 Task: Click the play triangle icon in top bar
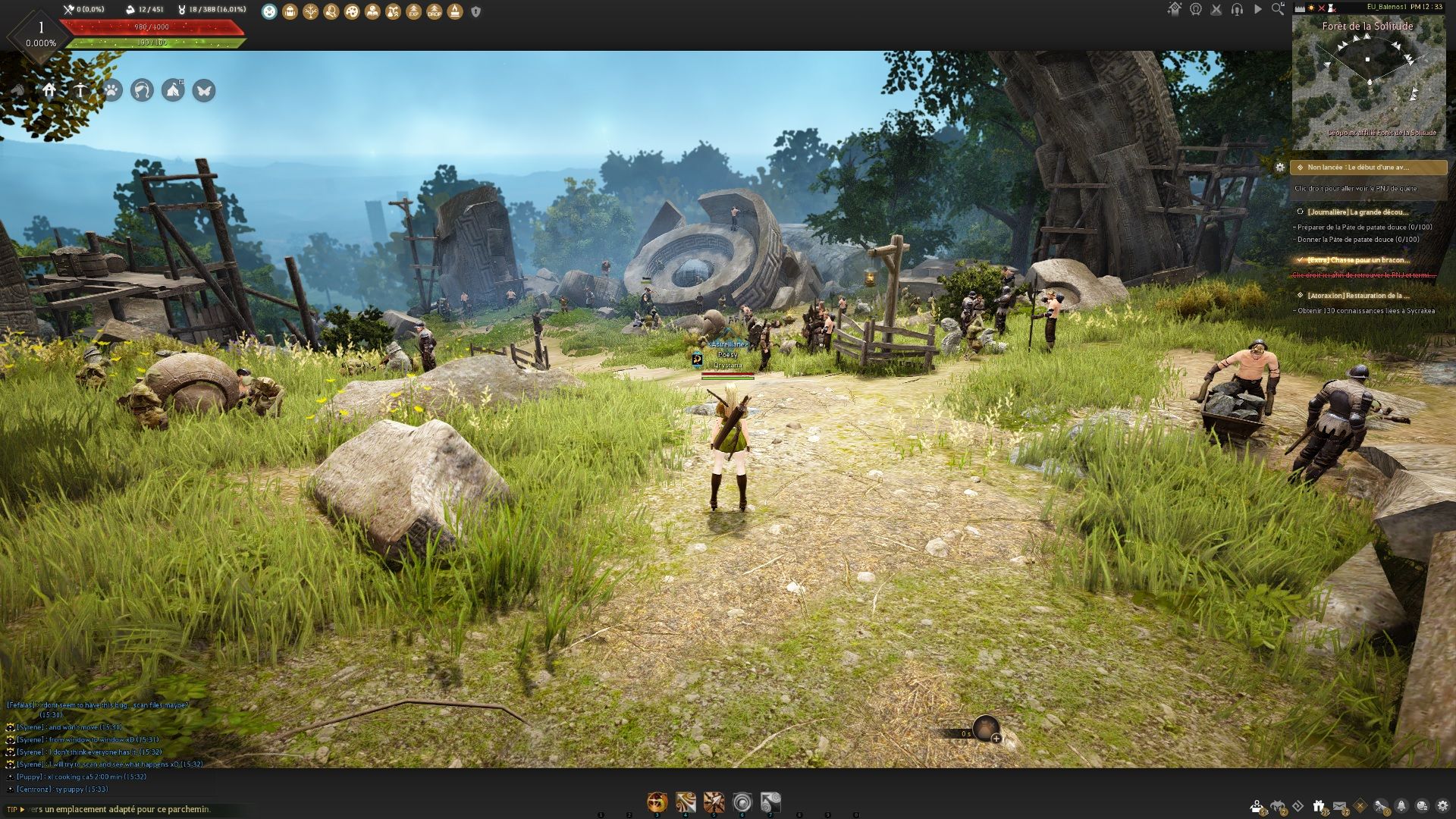point(1257,9)
